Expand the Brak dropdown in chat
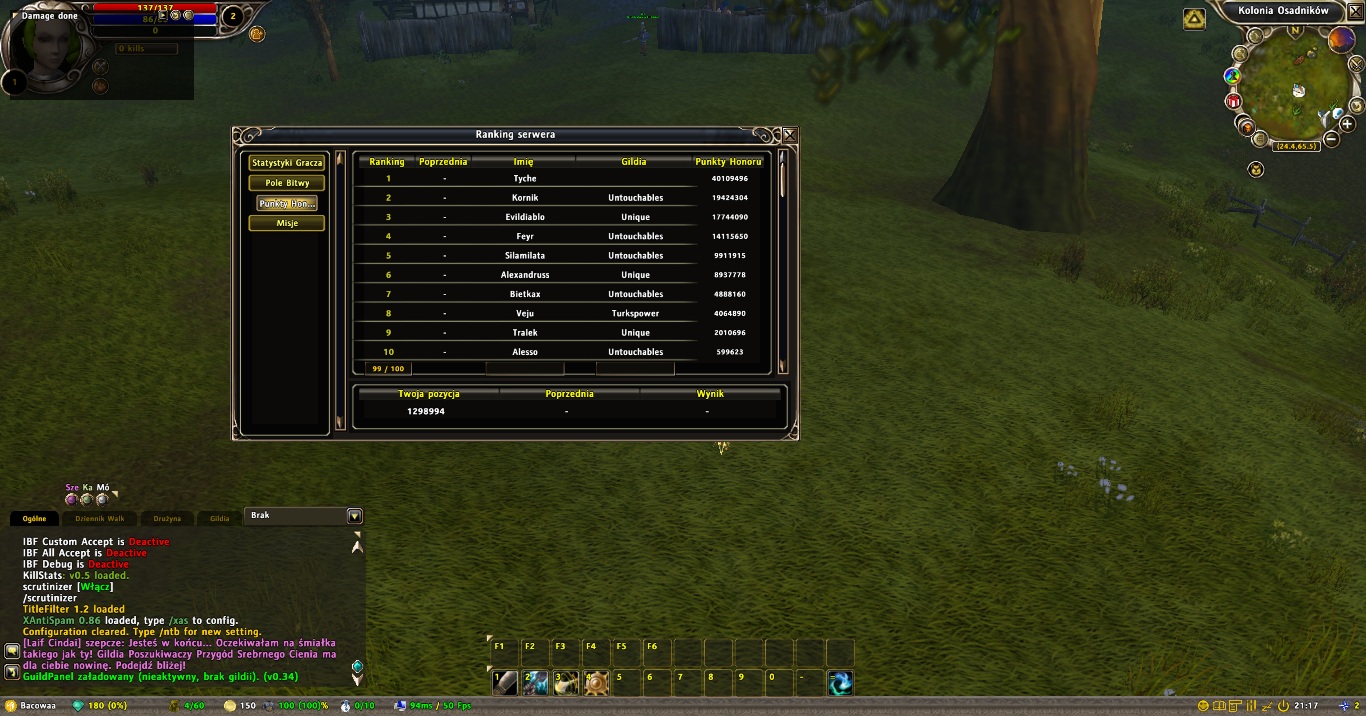 click(x=354, y=516)
